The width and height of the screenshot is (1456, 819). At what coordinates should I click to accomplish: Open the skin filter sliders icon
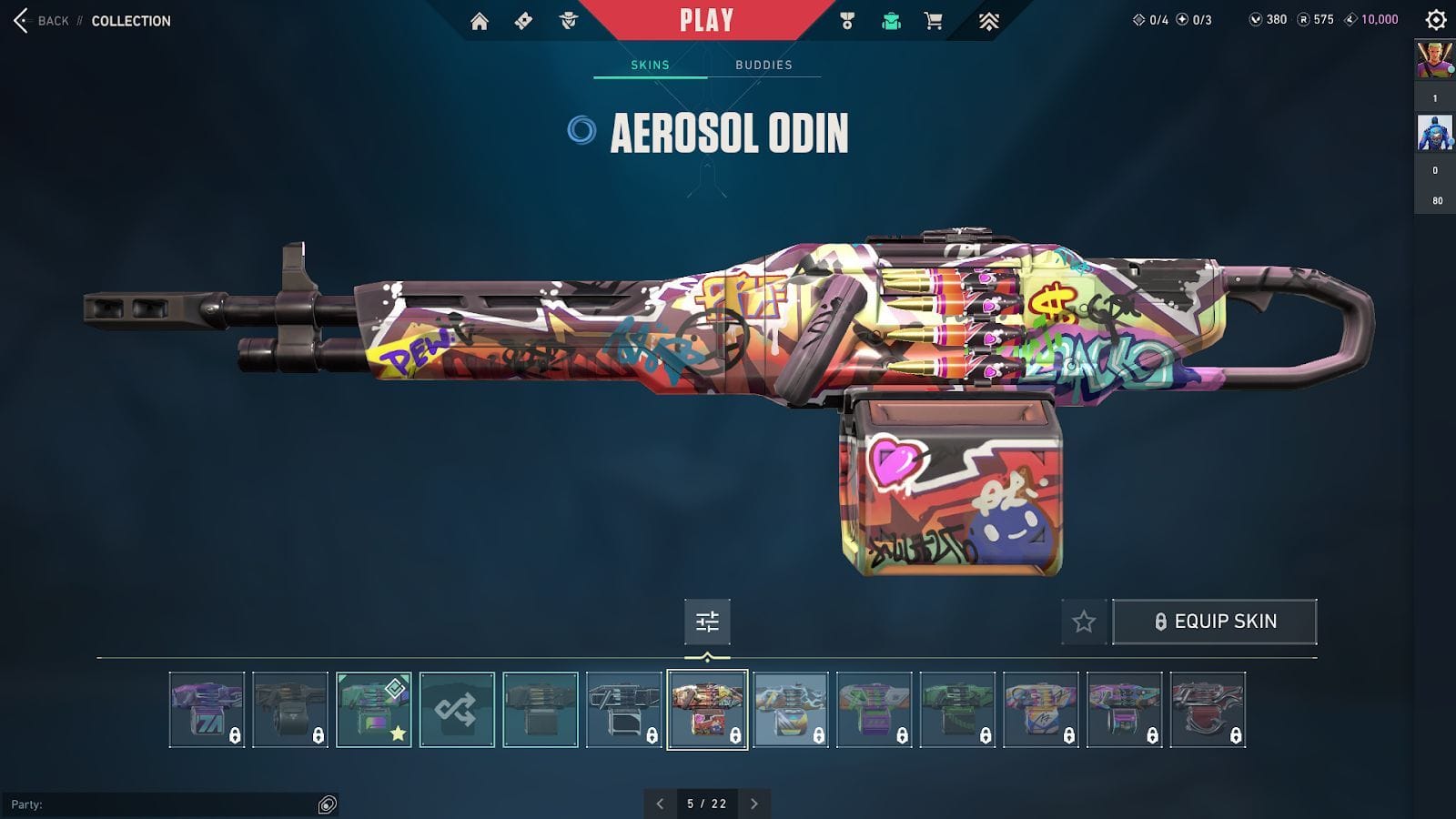[707, 622]
